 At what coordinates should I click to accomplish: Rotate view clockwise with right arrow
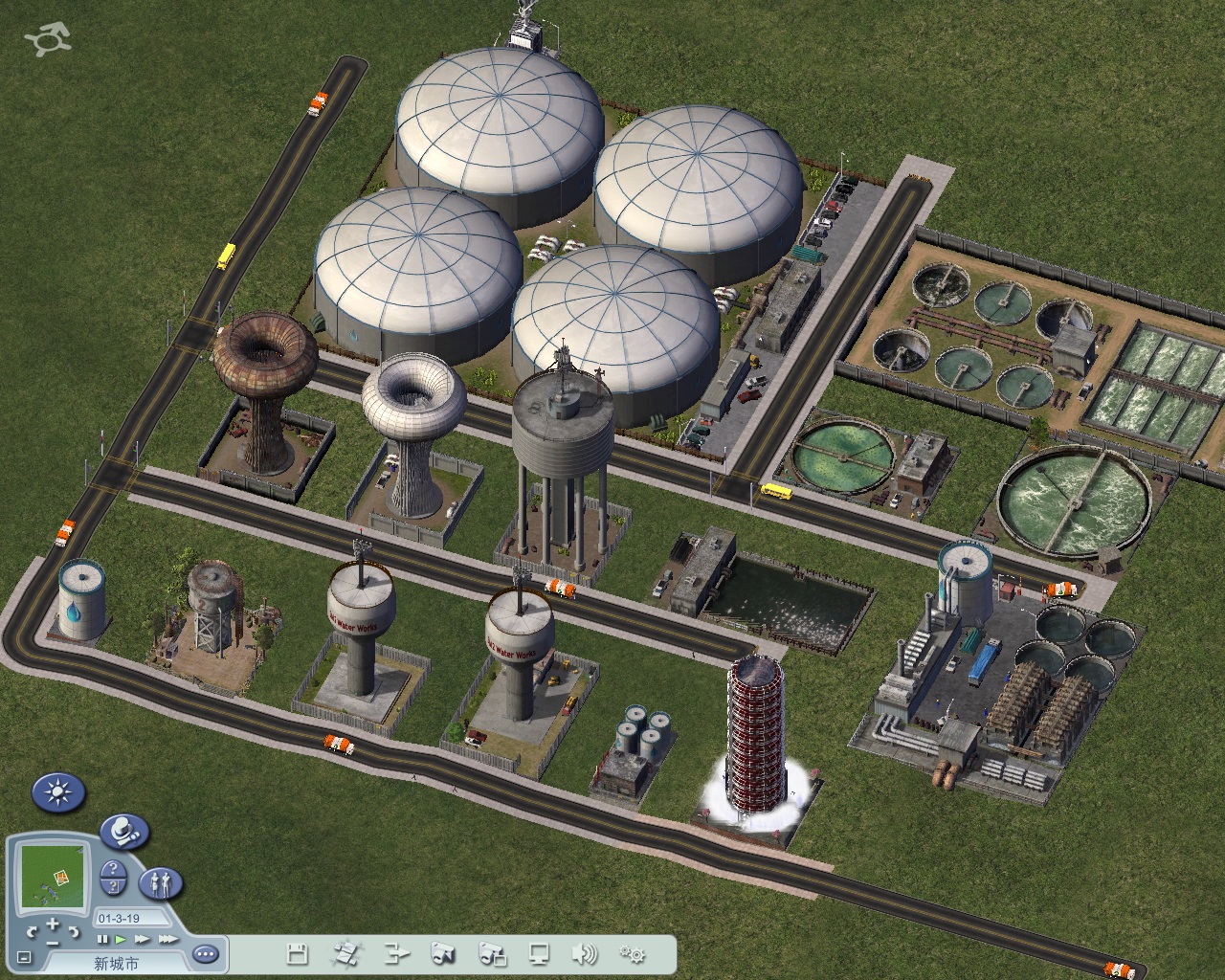click(75, 931)
